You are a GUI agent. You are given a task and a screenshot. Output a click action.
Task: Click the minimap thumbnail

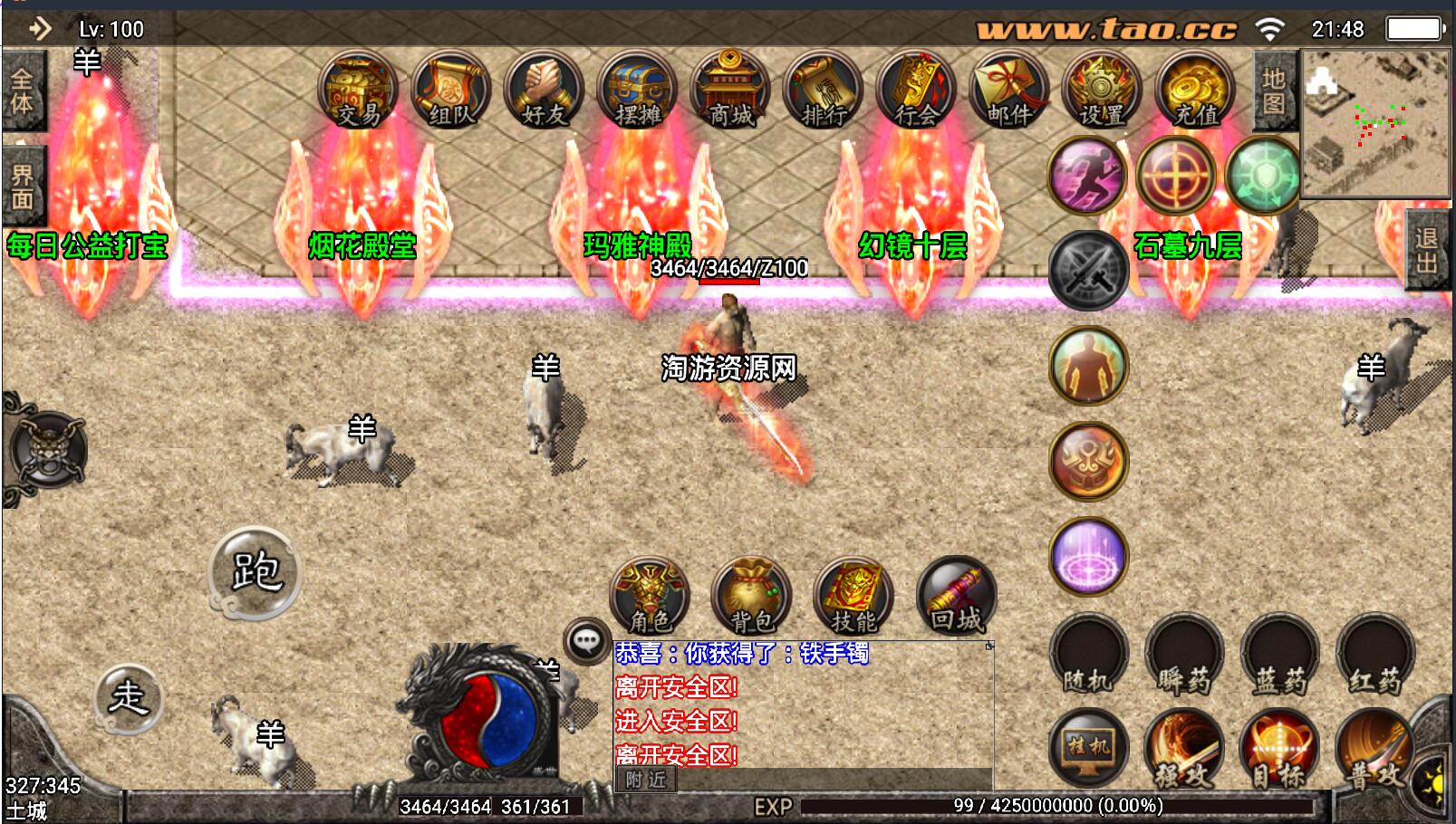point(1375,124)
